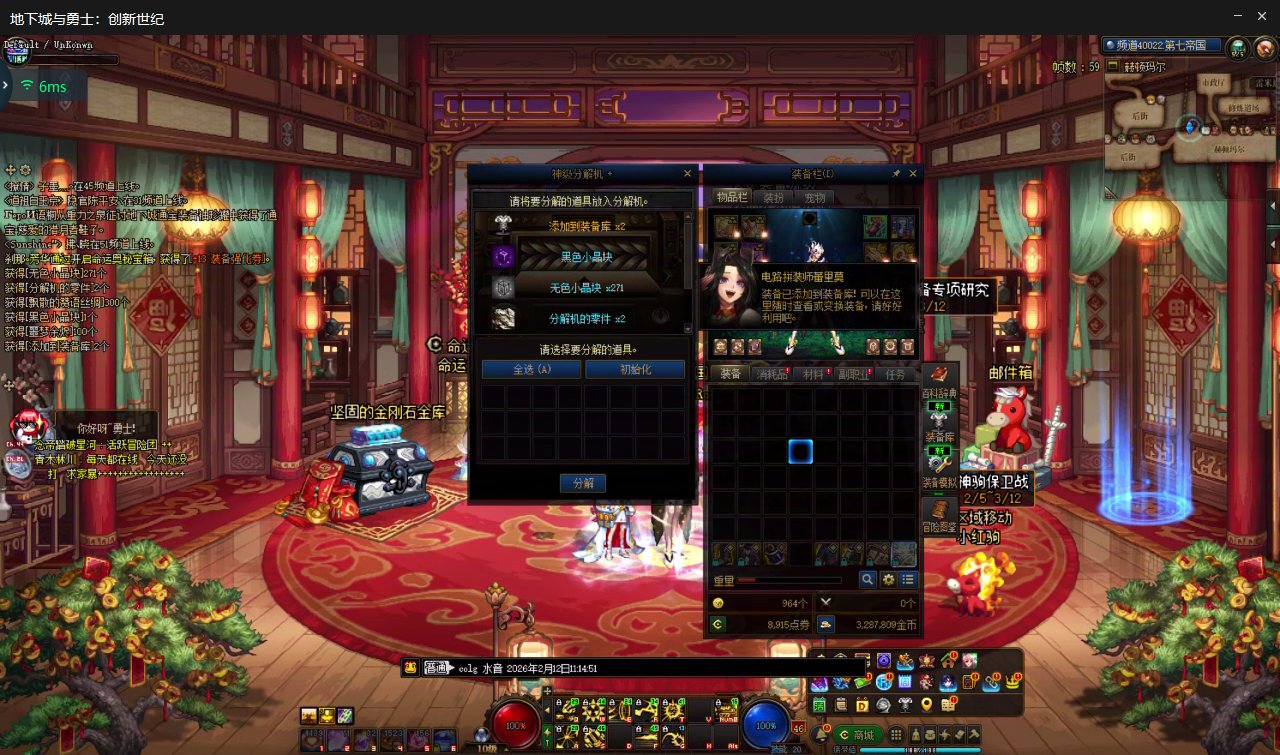Click the 分解 disassemble button
1280x755 pixels.
582,483
